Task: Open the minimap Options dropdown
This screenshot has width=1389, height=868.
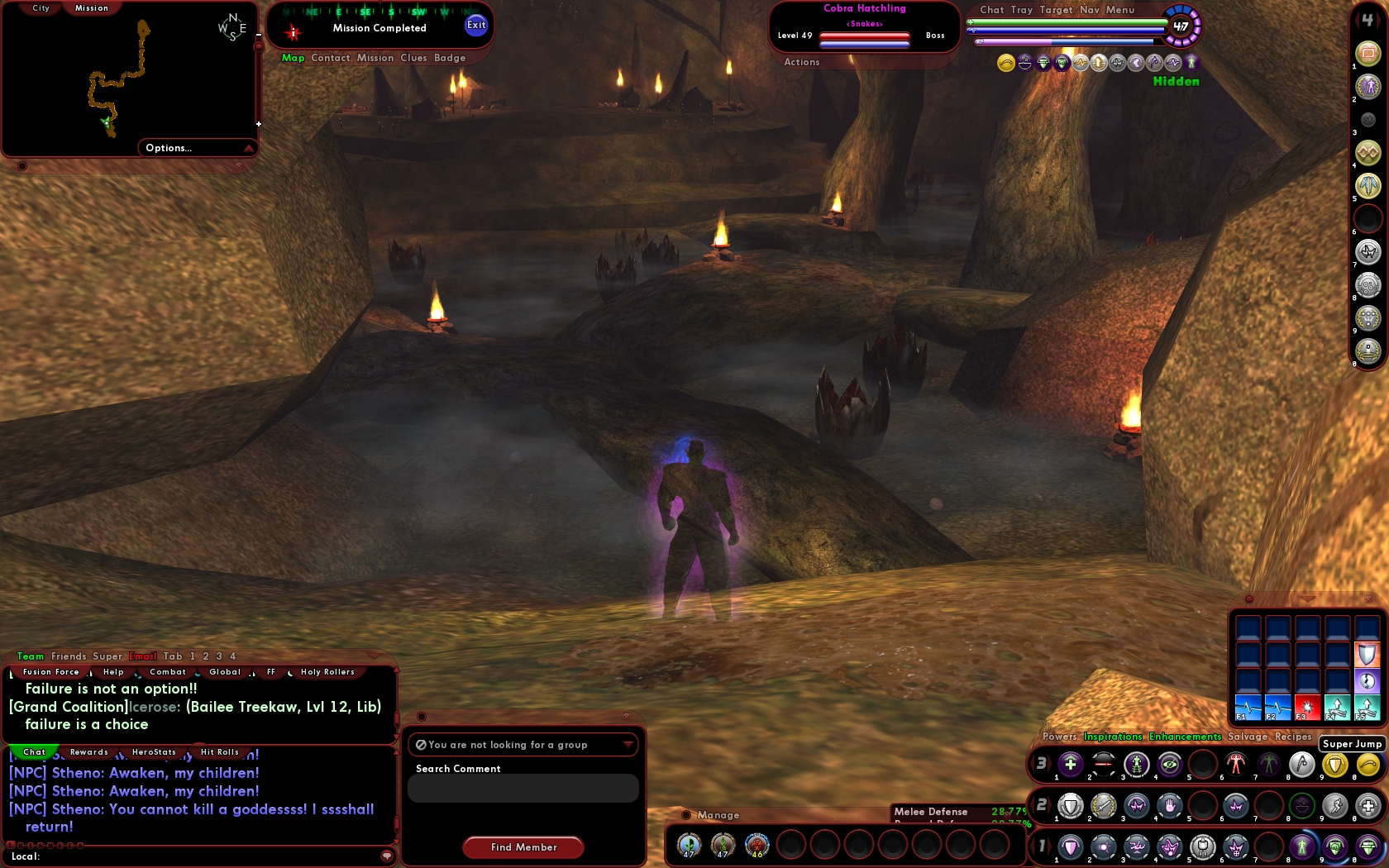Action: (197, 148)
